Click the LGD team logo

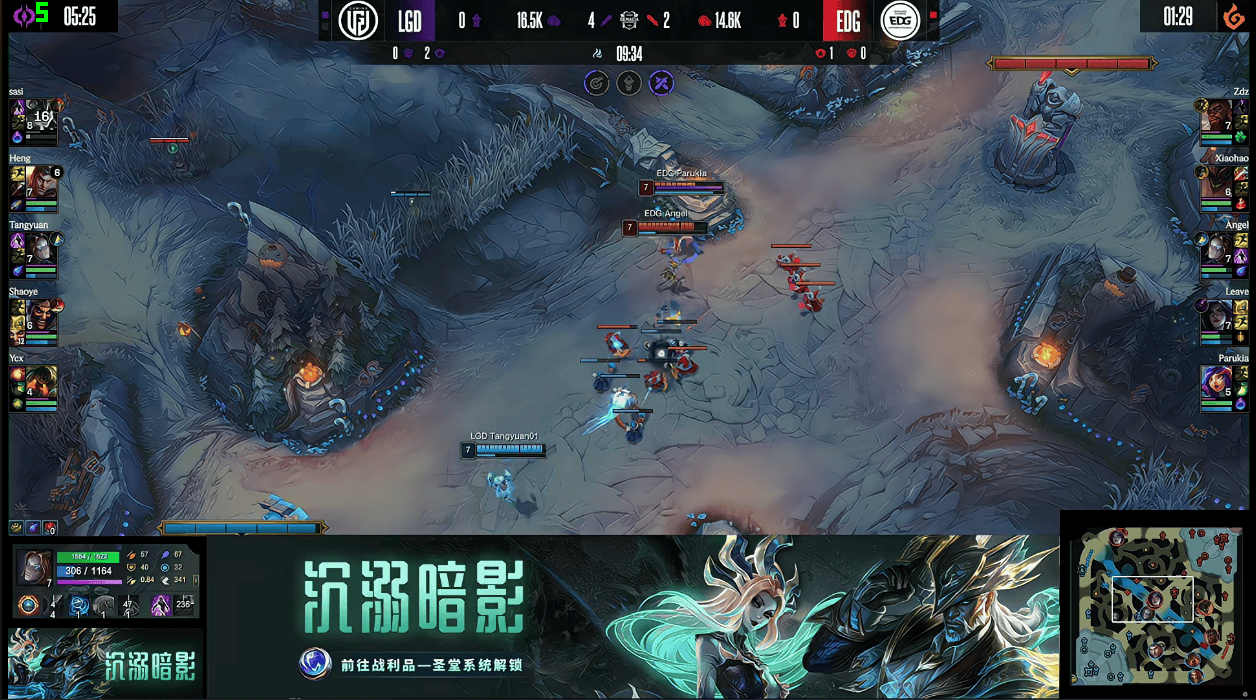click(x=358, y=21)
